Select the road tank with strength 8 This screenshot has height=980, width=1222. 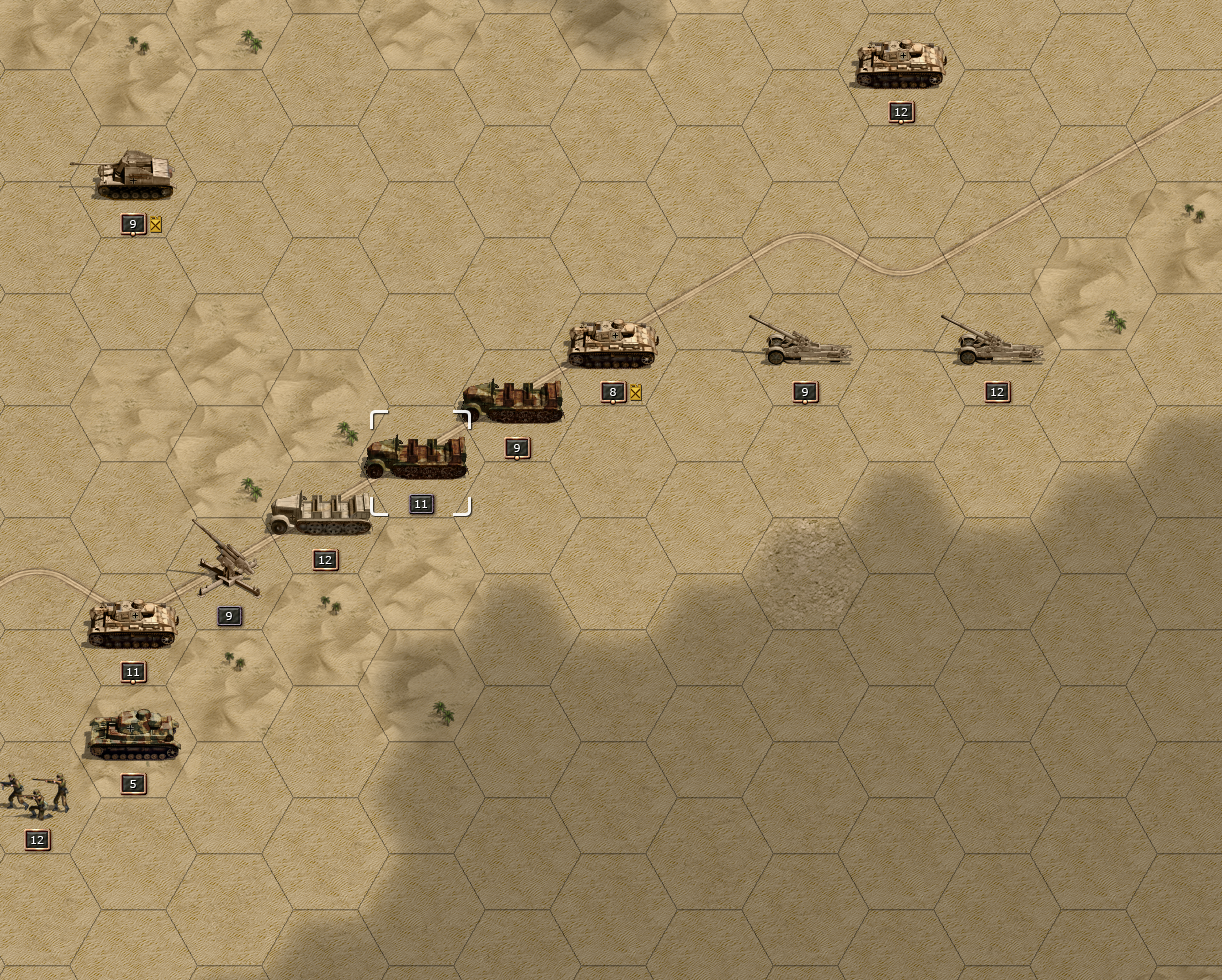[x=612, y=345]
